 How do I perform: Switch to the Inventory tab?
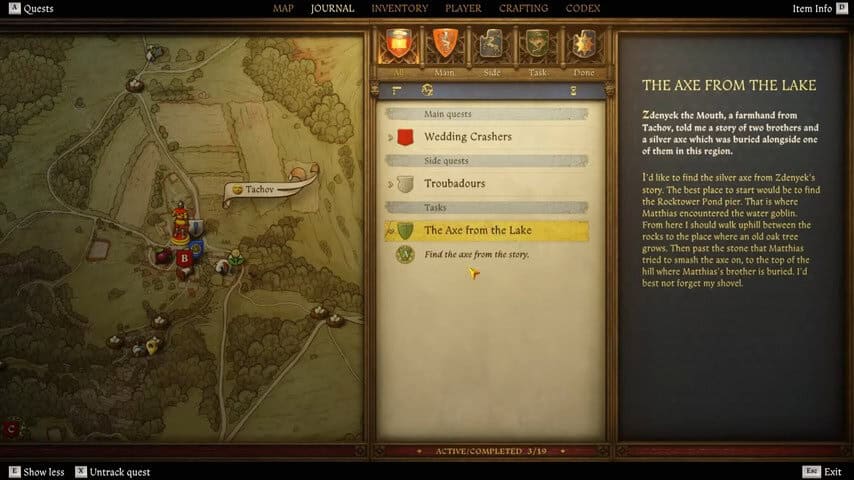click(399, 9)
